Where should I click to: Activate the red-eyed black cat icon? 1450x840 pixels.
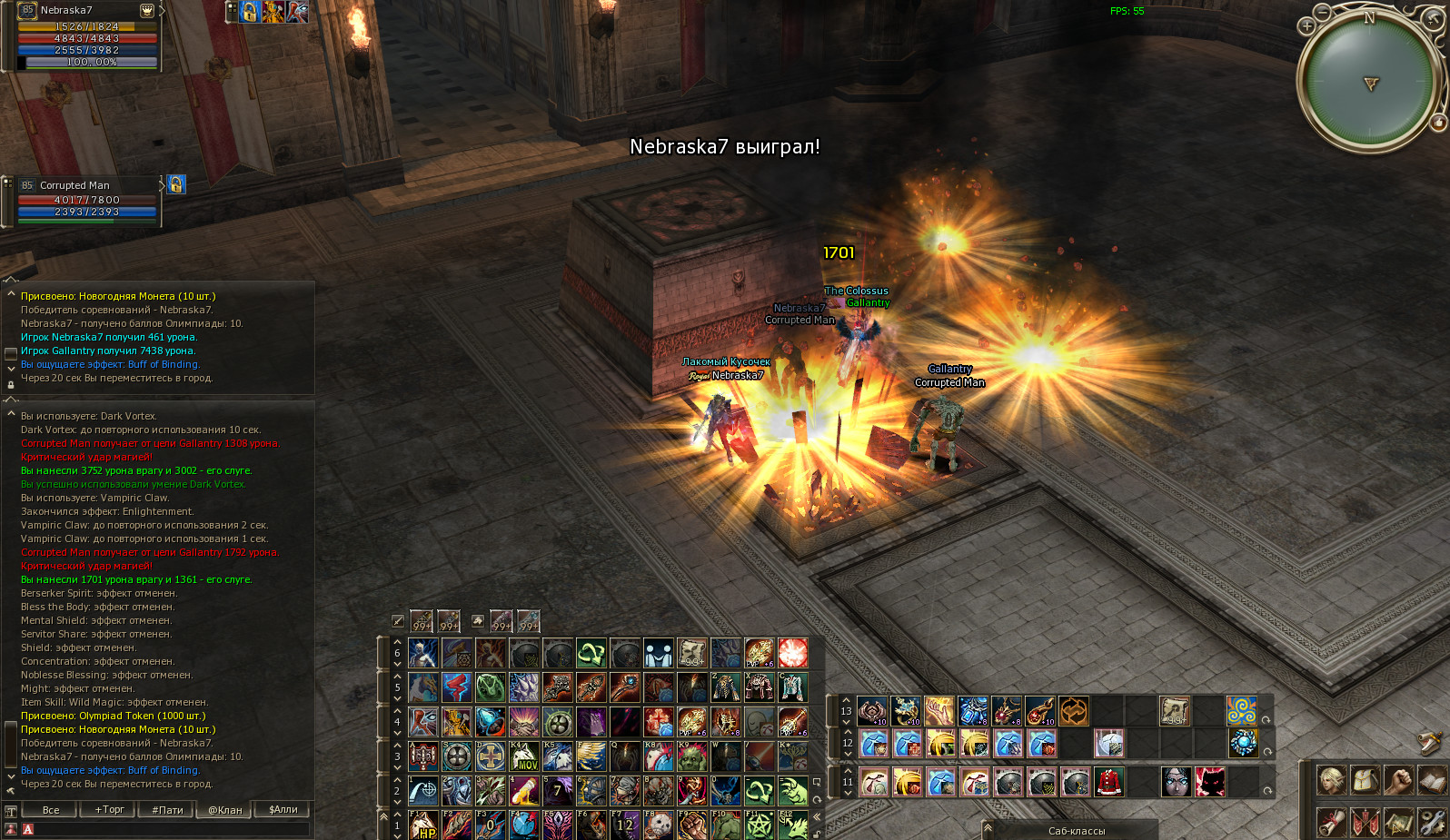1209,781
